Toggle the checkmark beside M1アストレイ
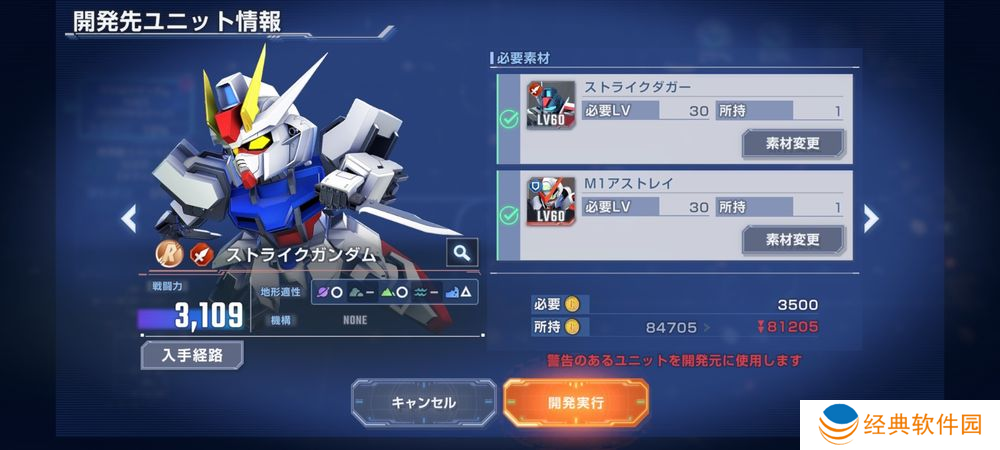Viewport: 1000px width, 450px height. (x=508, y=215)
